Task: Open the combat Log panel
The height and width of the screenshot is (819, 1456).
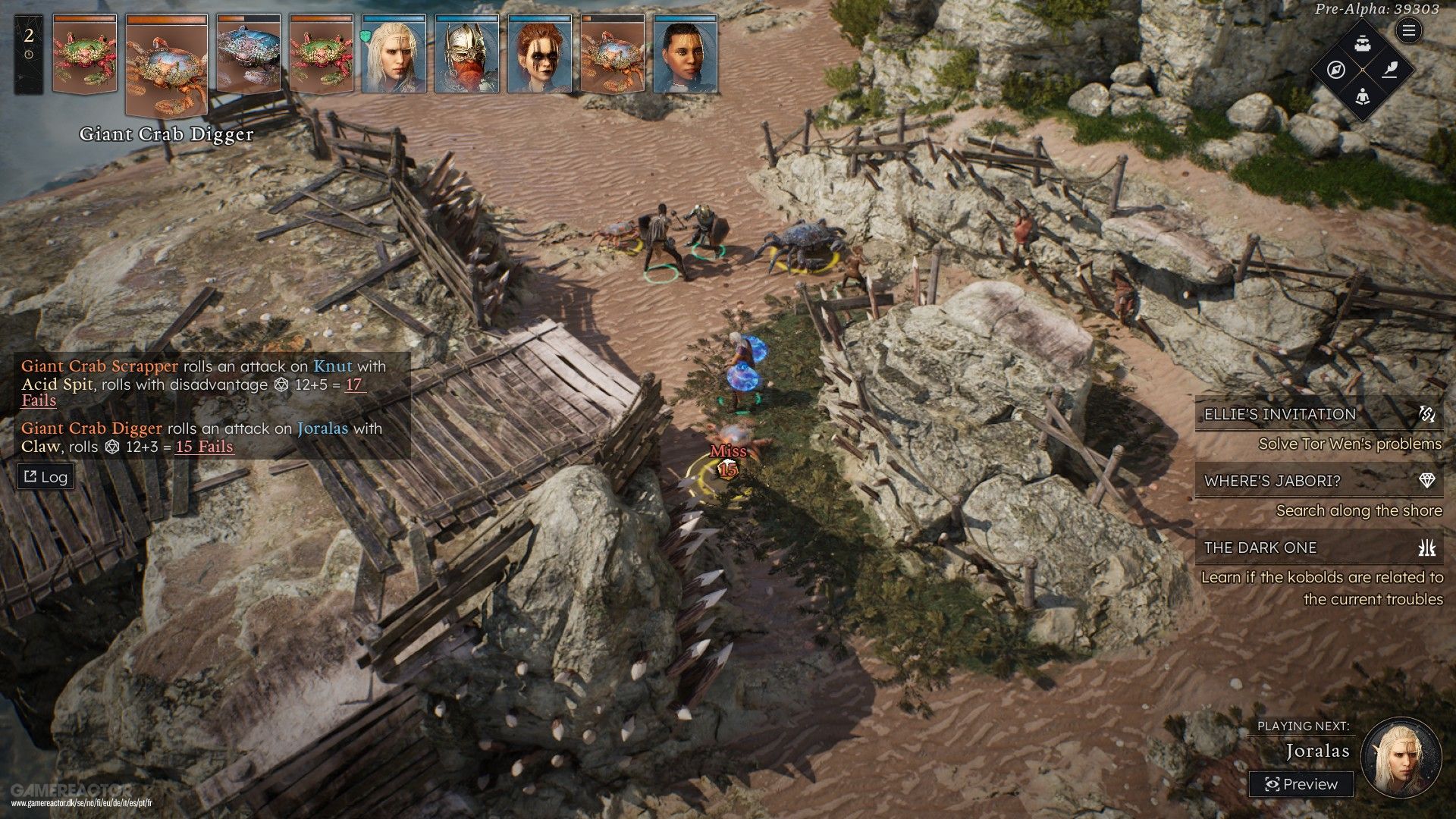Action: pos(45,476)
